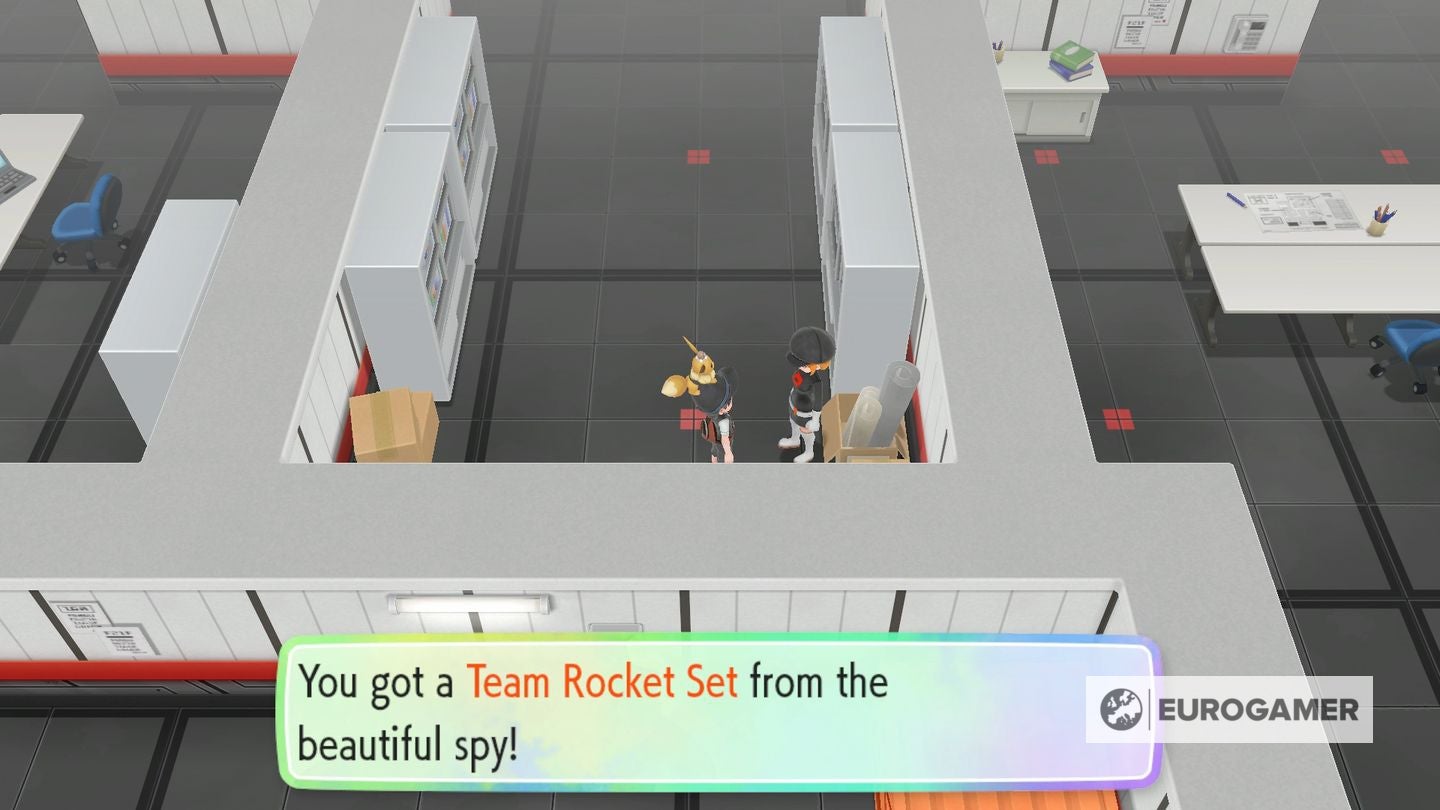This screenshot has height=810, width=1440.
Task: Select the player character in the black cap
Action: click(718, 420)
